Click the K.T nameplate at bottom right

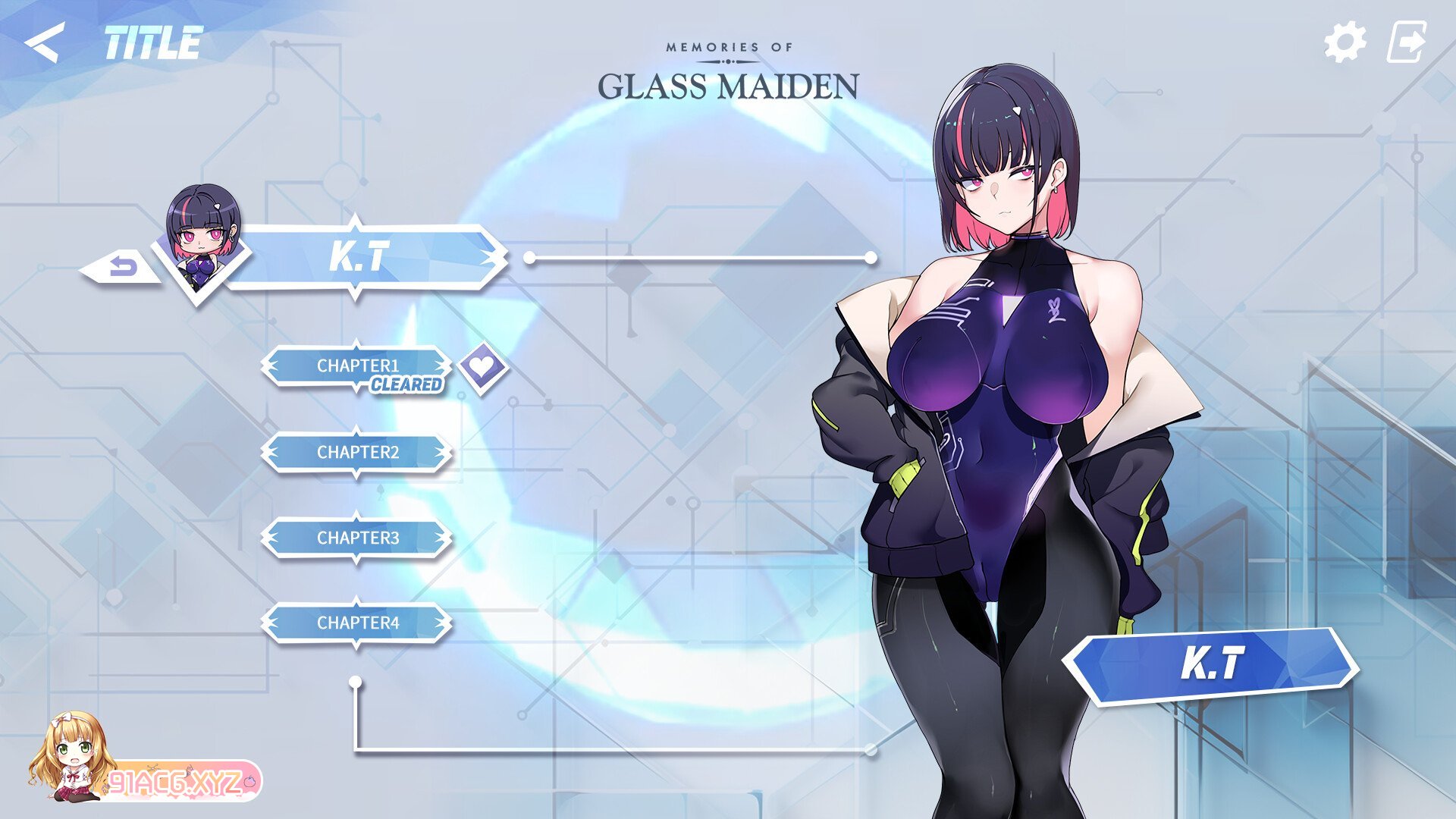click(x=1213, y=662)
